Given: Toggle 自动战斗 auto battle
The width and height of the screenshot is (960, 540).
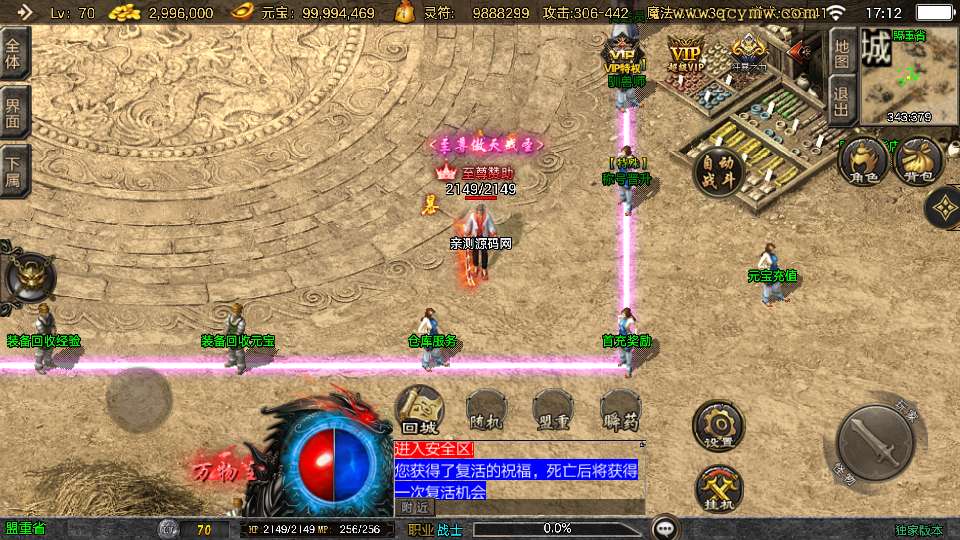Looking at the screenshot, I should tap(718, 172).
